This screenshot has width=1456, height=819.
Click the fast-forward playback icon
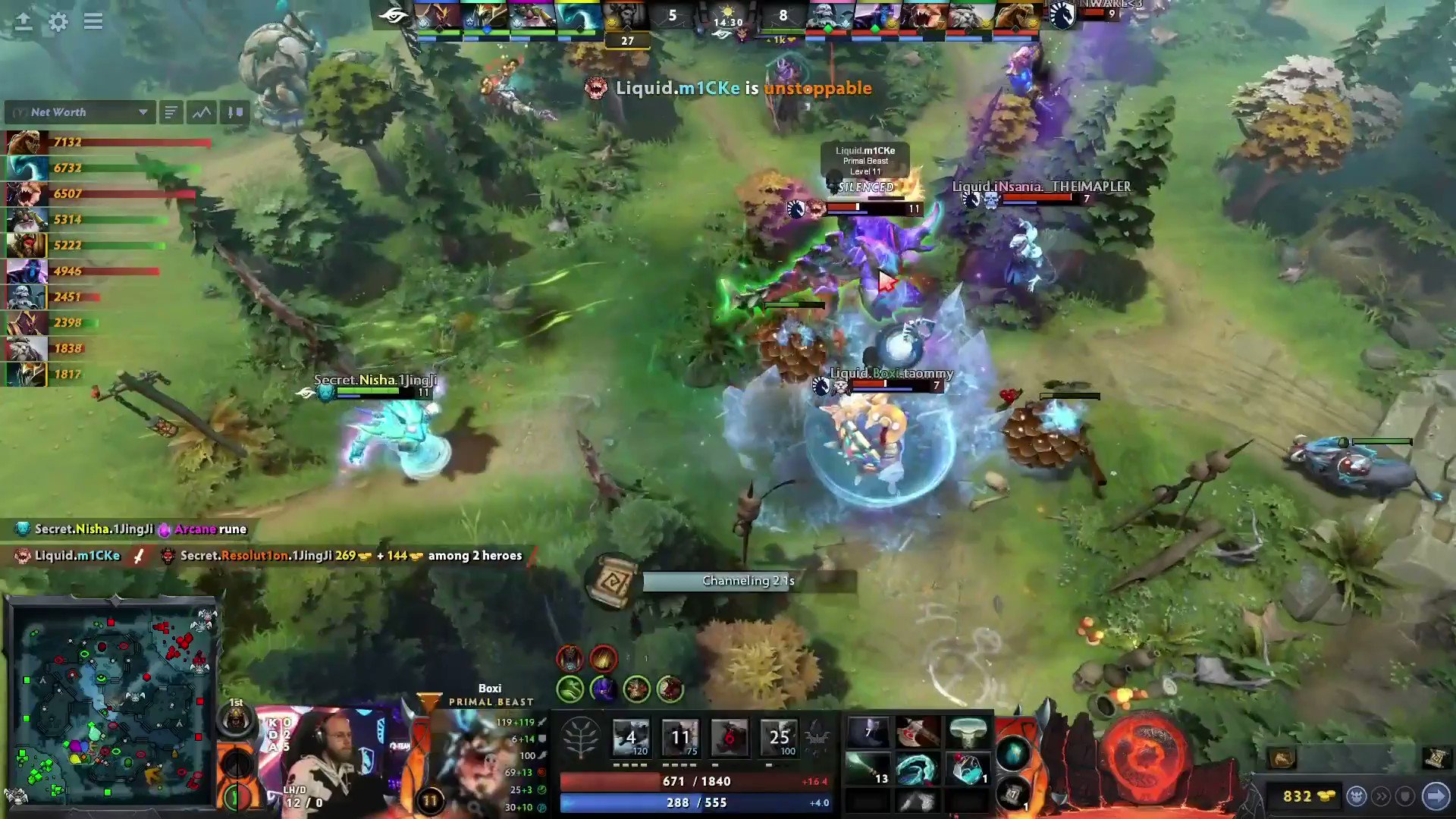[1382, 795]
